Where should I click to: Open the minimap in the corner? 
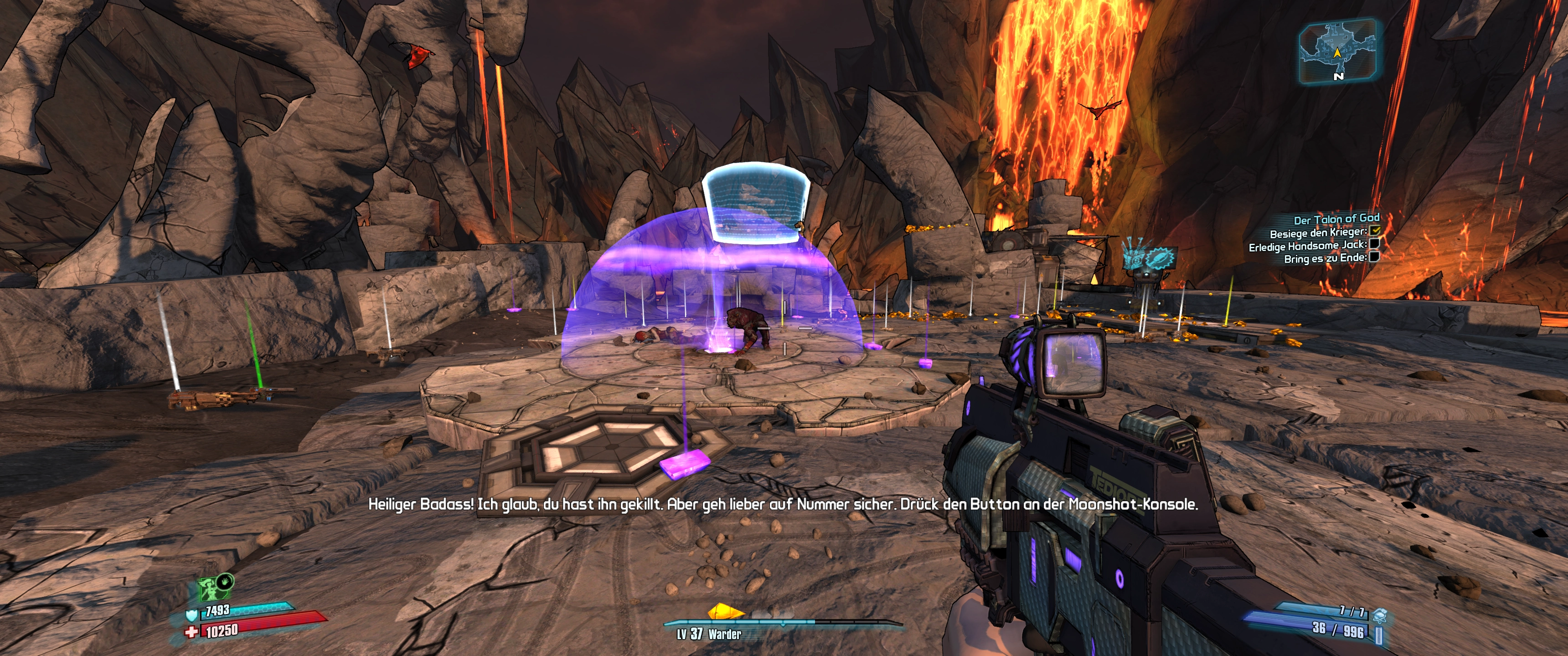click(x=1337, y=50)
